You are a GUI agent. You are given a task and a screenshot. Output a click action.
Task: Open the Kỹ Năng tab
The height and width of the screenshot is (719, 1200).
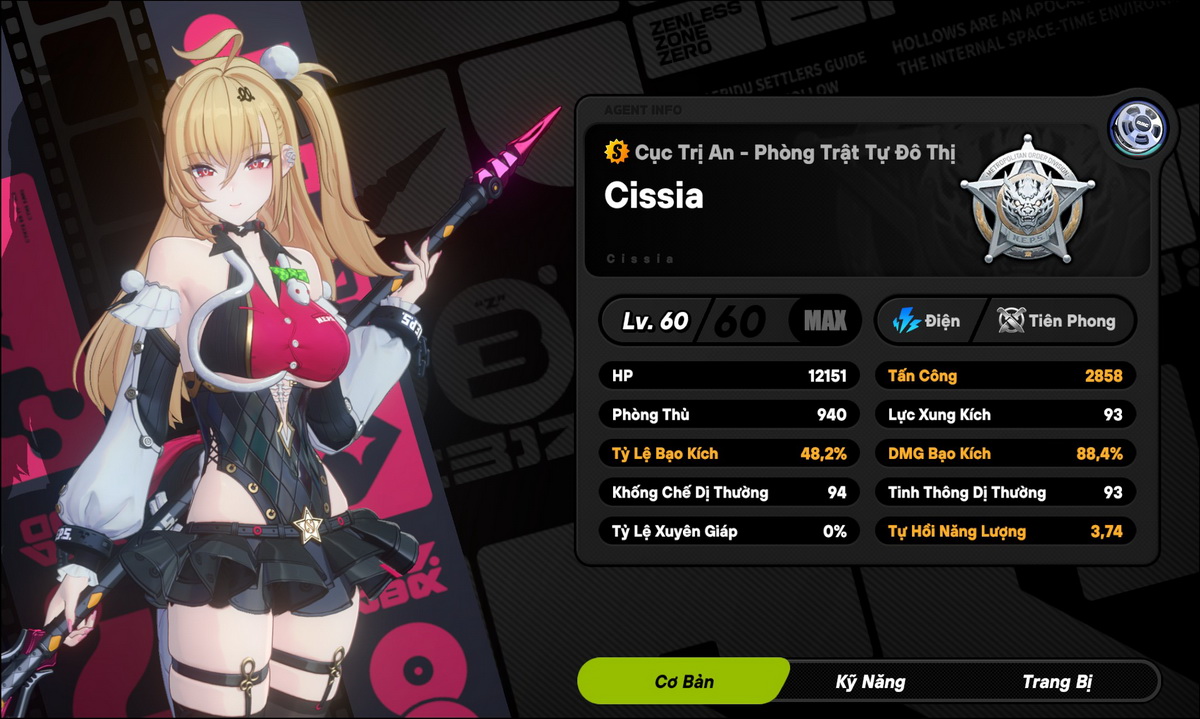point(870,682)
